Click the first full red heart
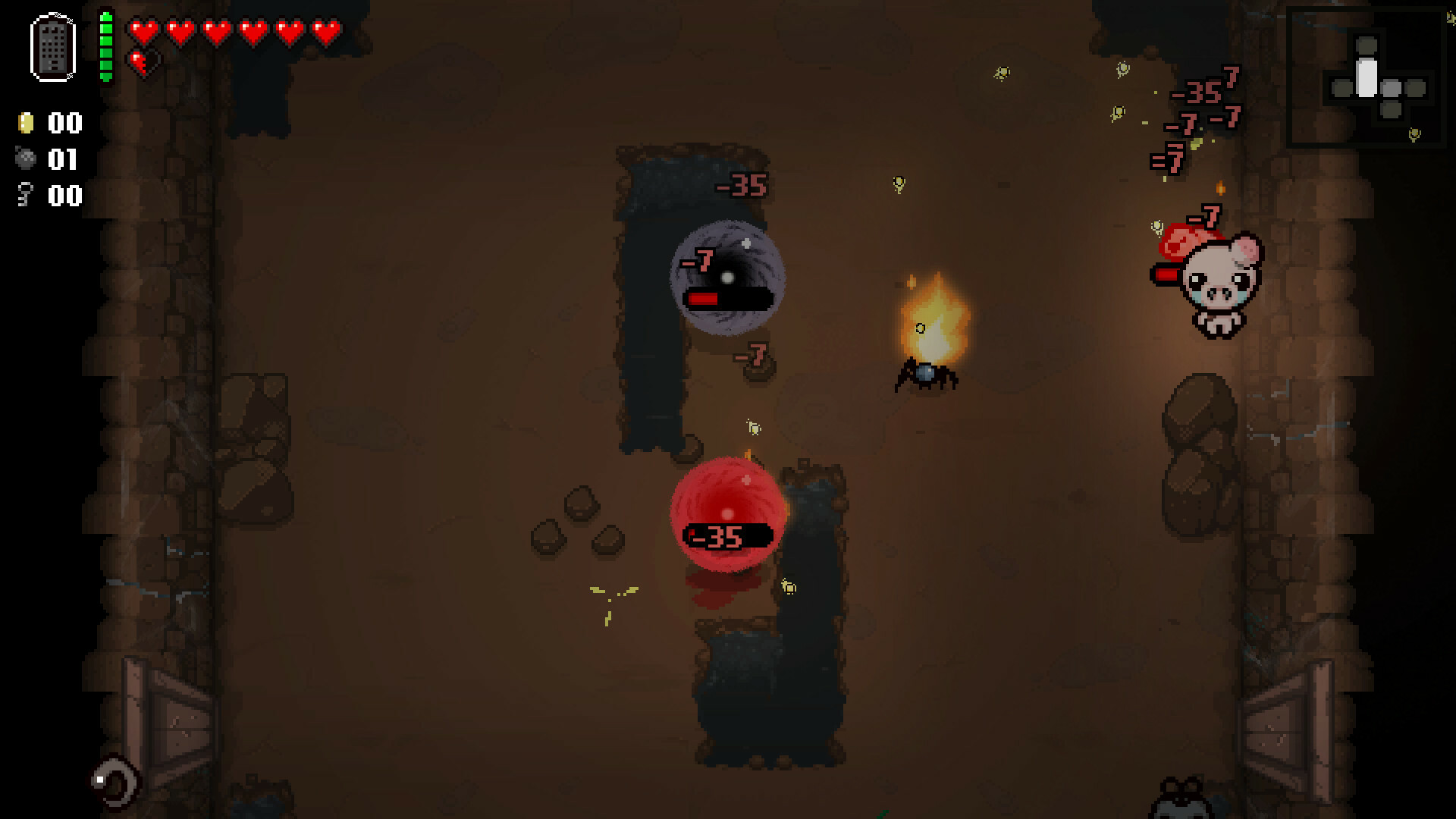Screen dimensions: 1456x819 (x=142, y=31)
